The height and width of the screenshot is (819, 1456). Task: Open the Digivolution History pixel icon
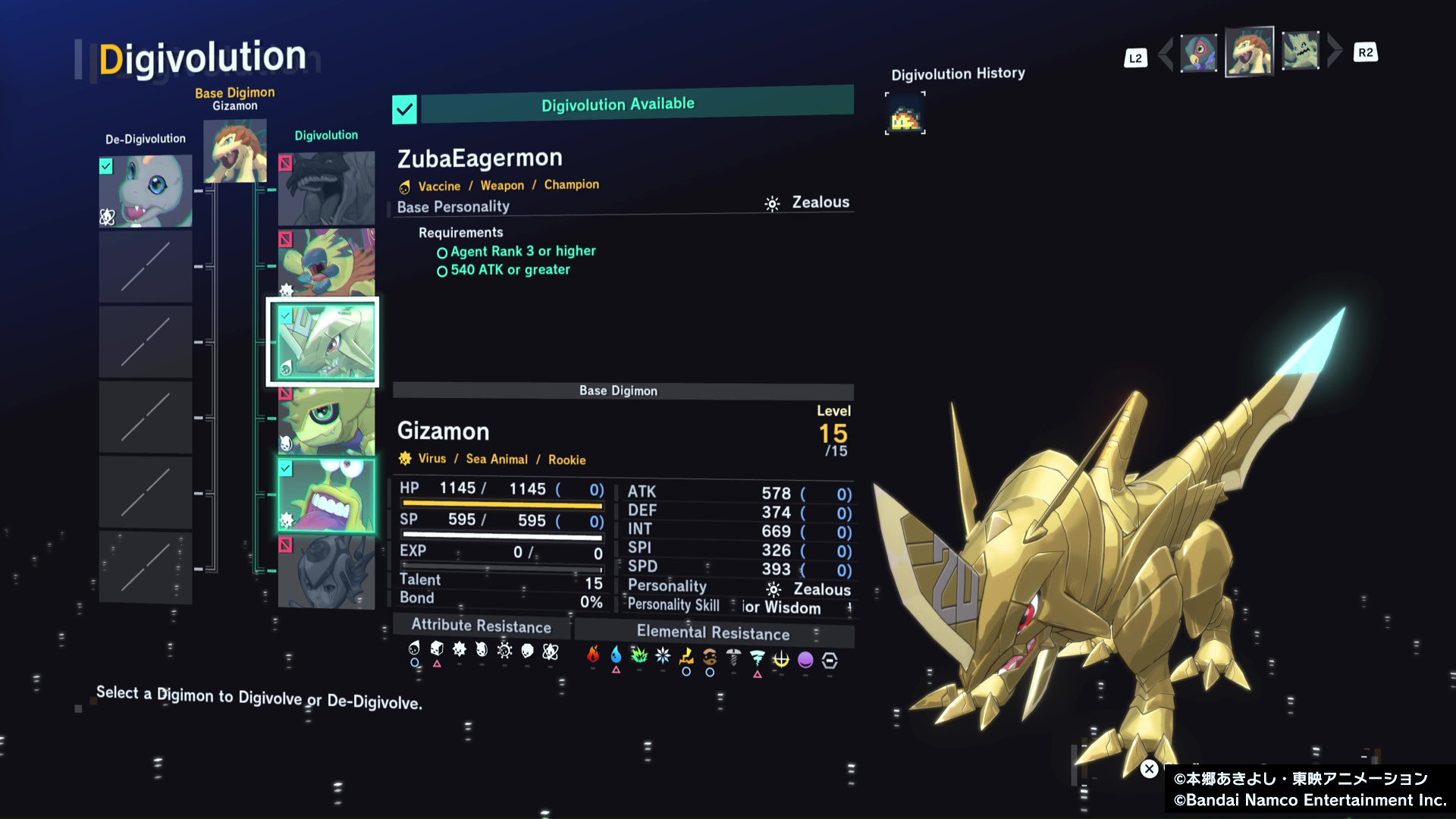[905, 114]
